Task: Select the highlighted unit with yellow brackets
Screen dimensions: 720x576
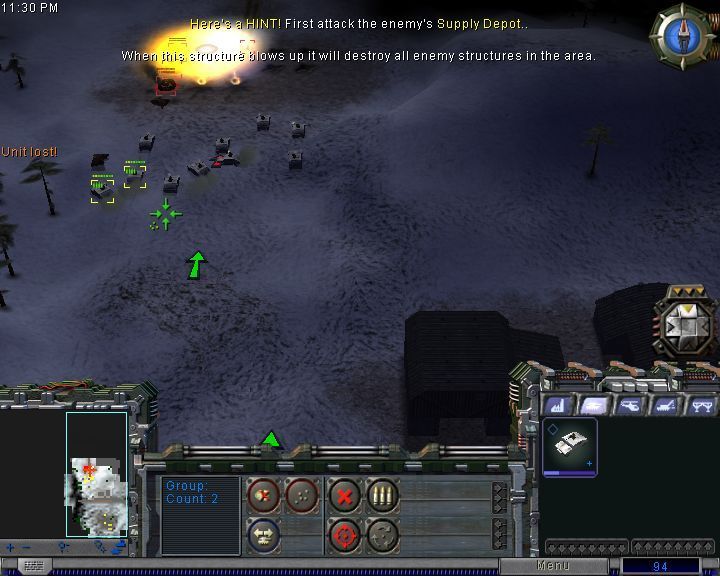Action: point(102,187)
